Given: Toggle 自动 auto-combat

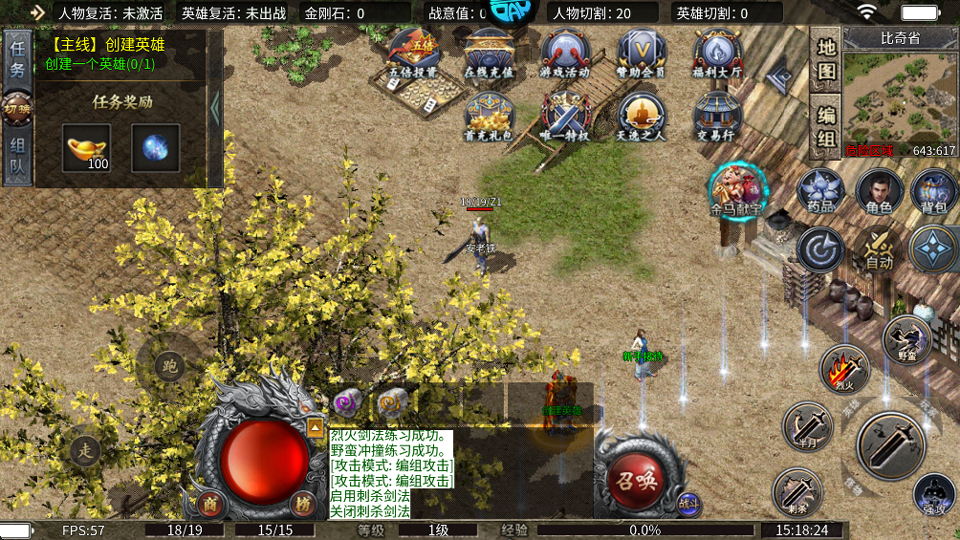Looking at the screenshot, I should pos(877,250).
